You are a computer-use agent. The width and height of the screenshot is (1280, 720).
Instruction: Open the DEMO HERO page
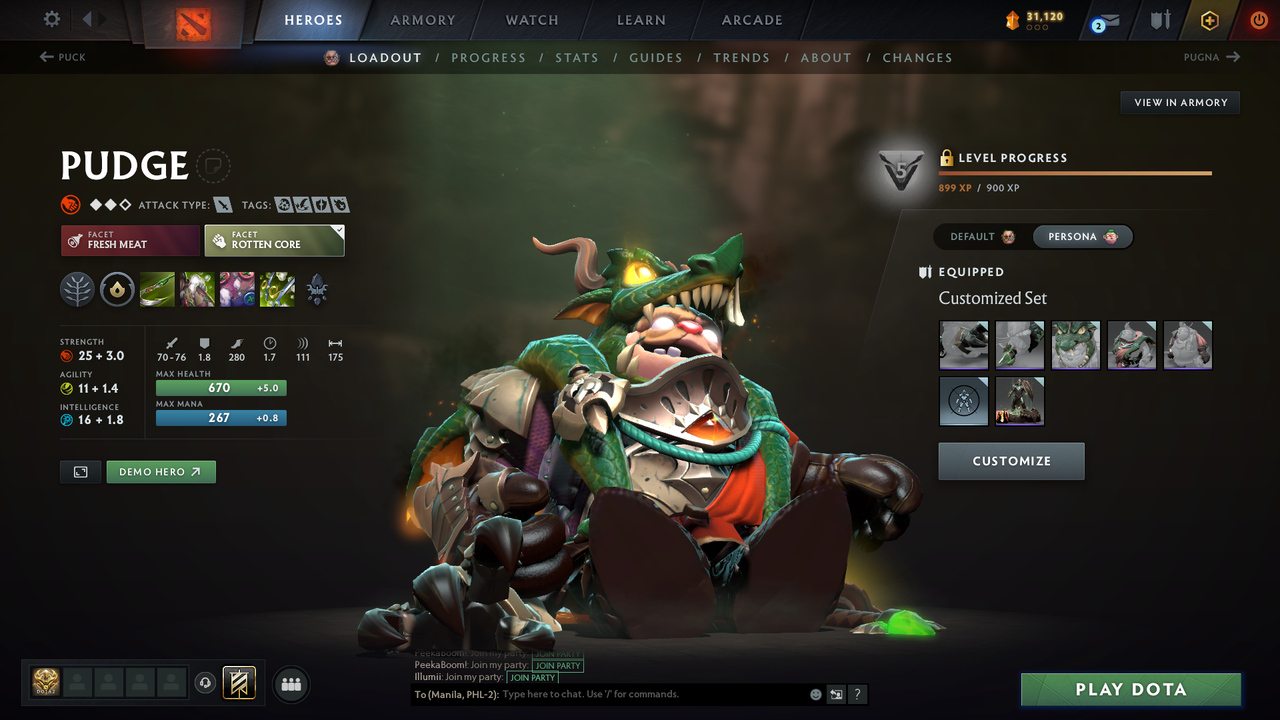[161, 471]
